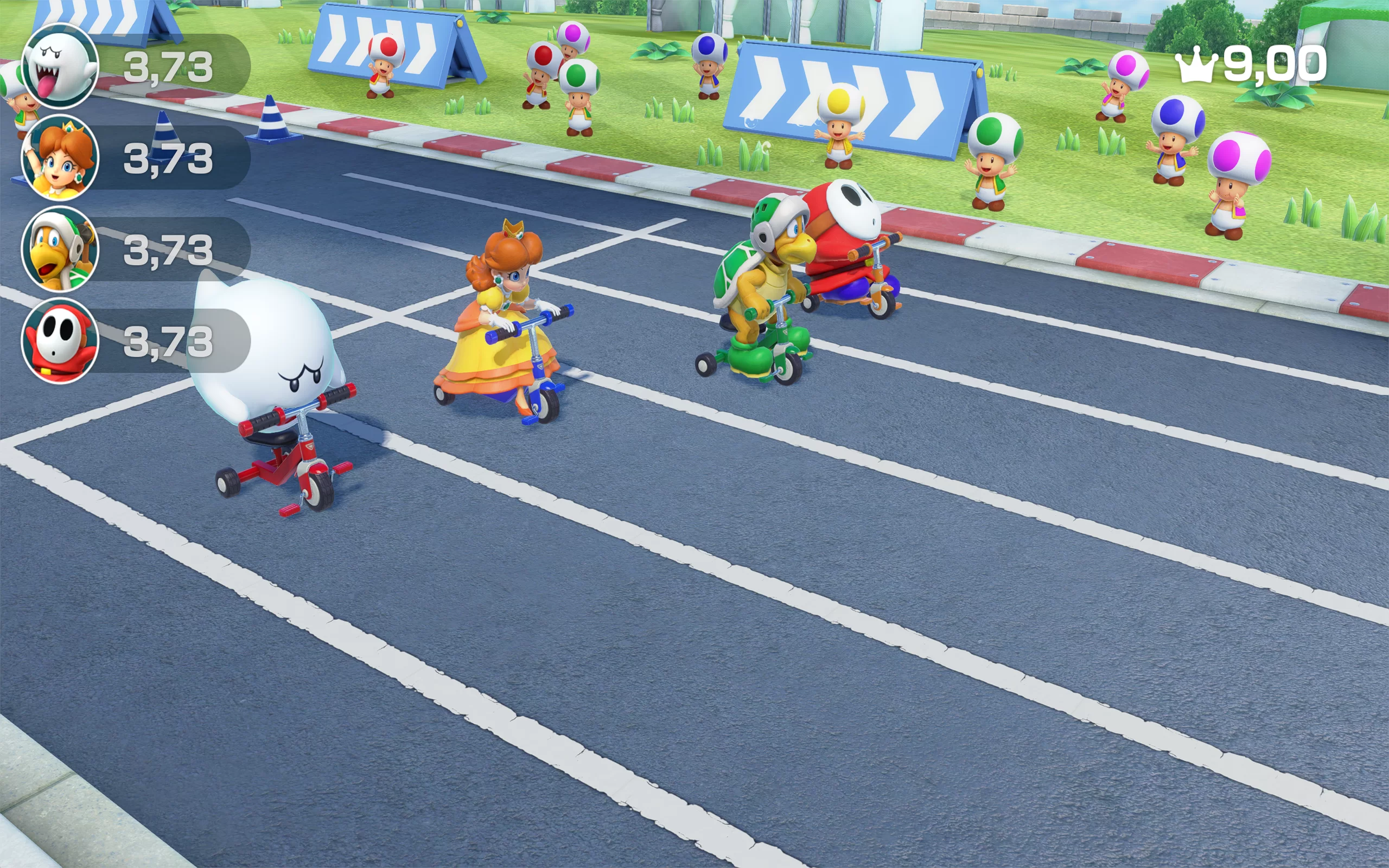The image size is (1389, 868).
Task: Click Shy Guy's player portrait
Action: (x=60, y=341)
